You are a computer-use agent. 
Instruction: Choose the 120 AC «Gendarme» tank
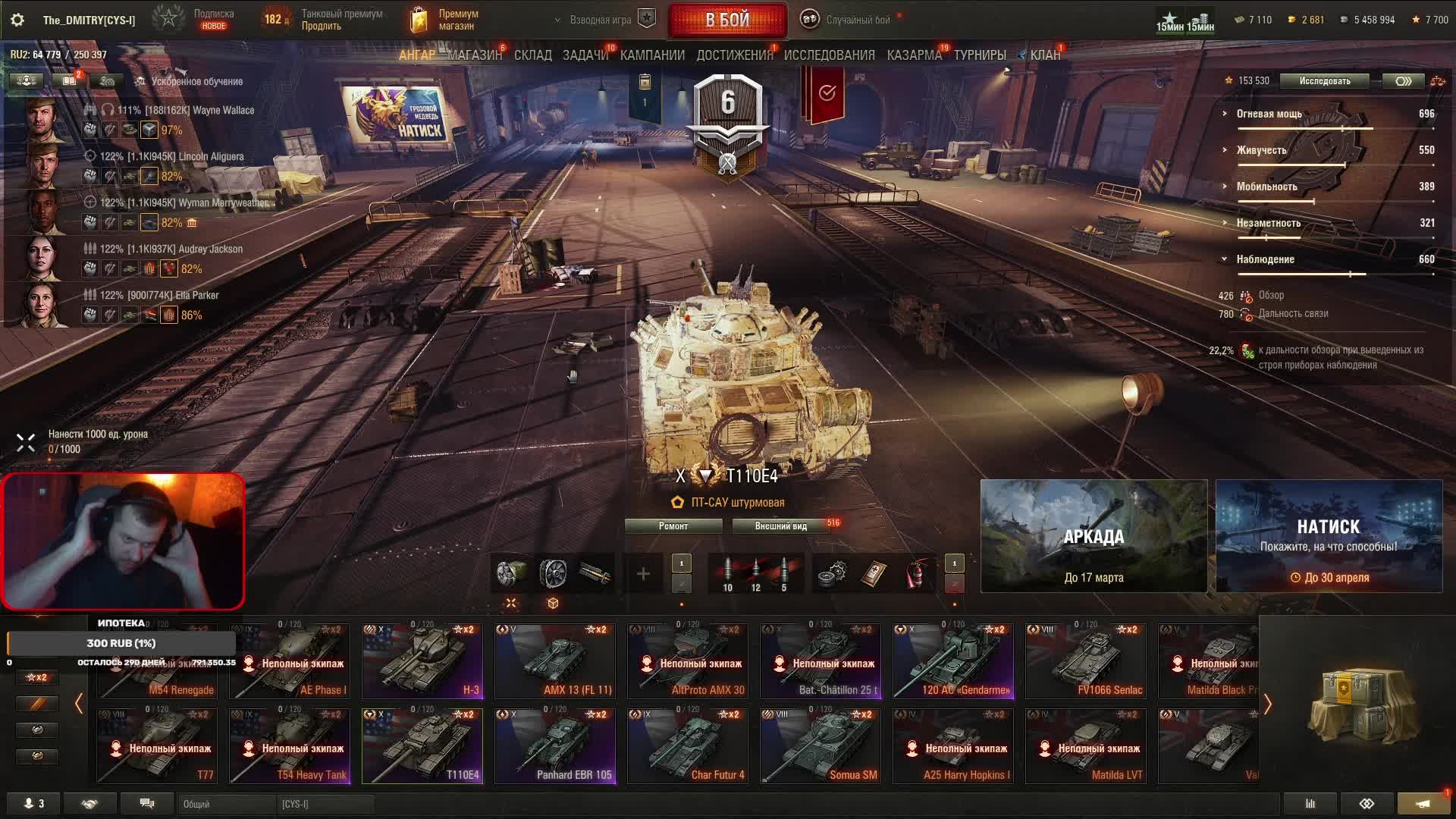953,661
